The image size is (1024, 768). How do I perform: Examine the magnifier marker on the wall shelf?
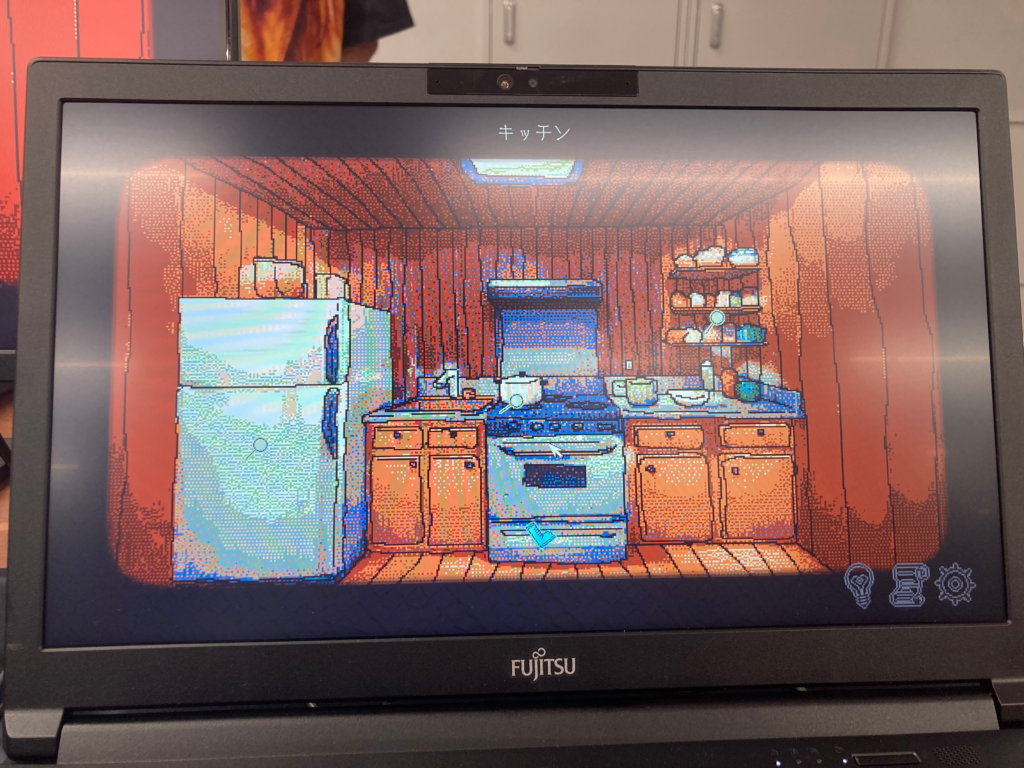tap(717, 319)
